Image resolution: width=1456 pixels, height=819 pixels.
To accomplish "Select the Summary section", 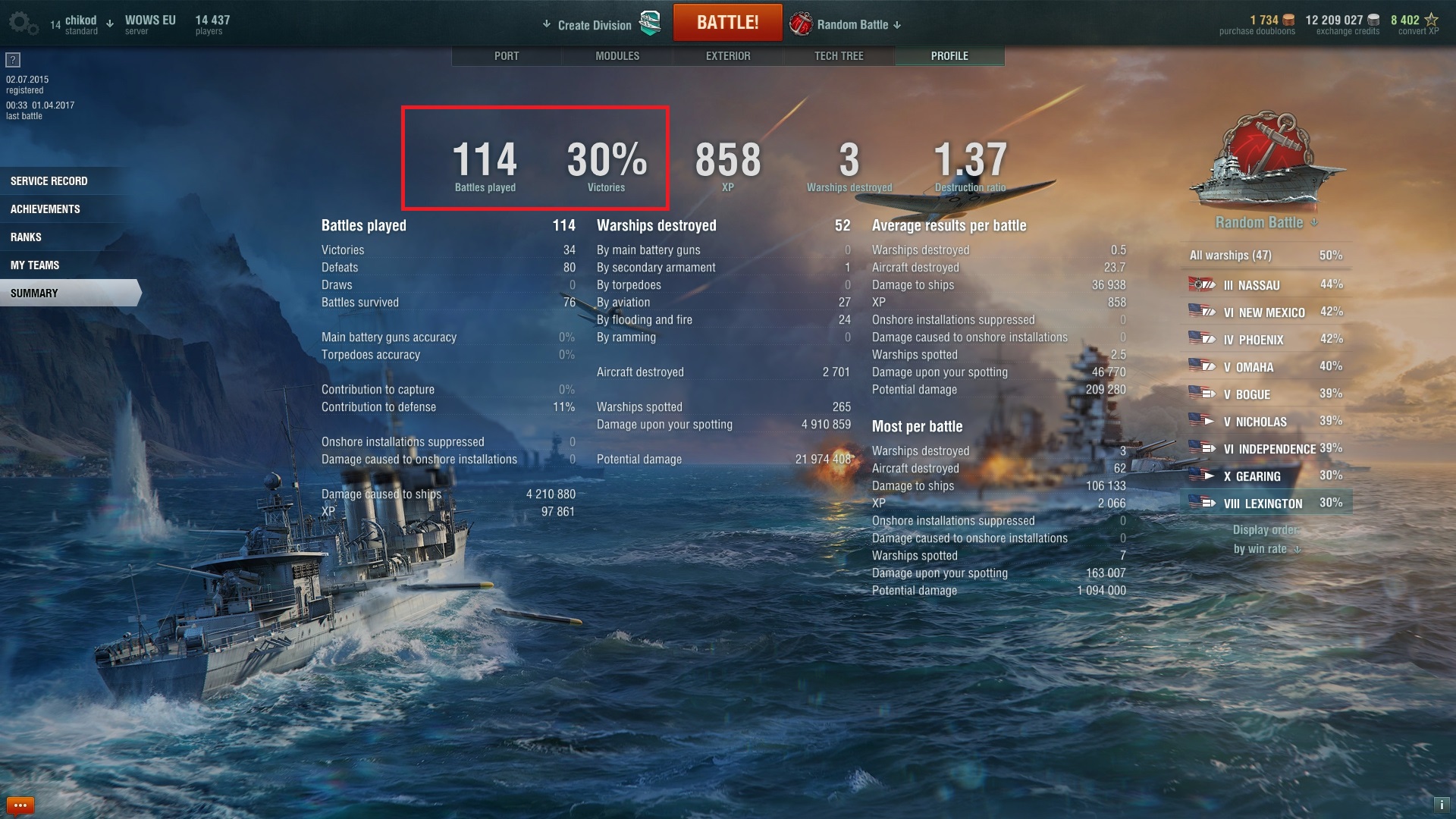I will click(35, 293).
